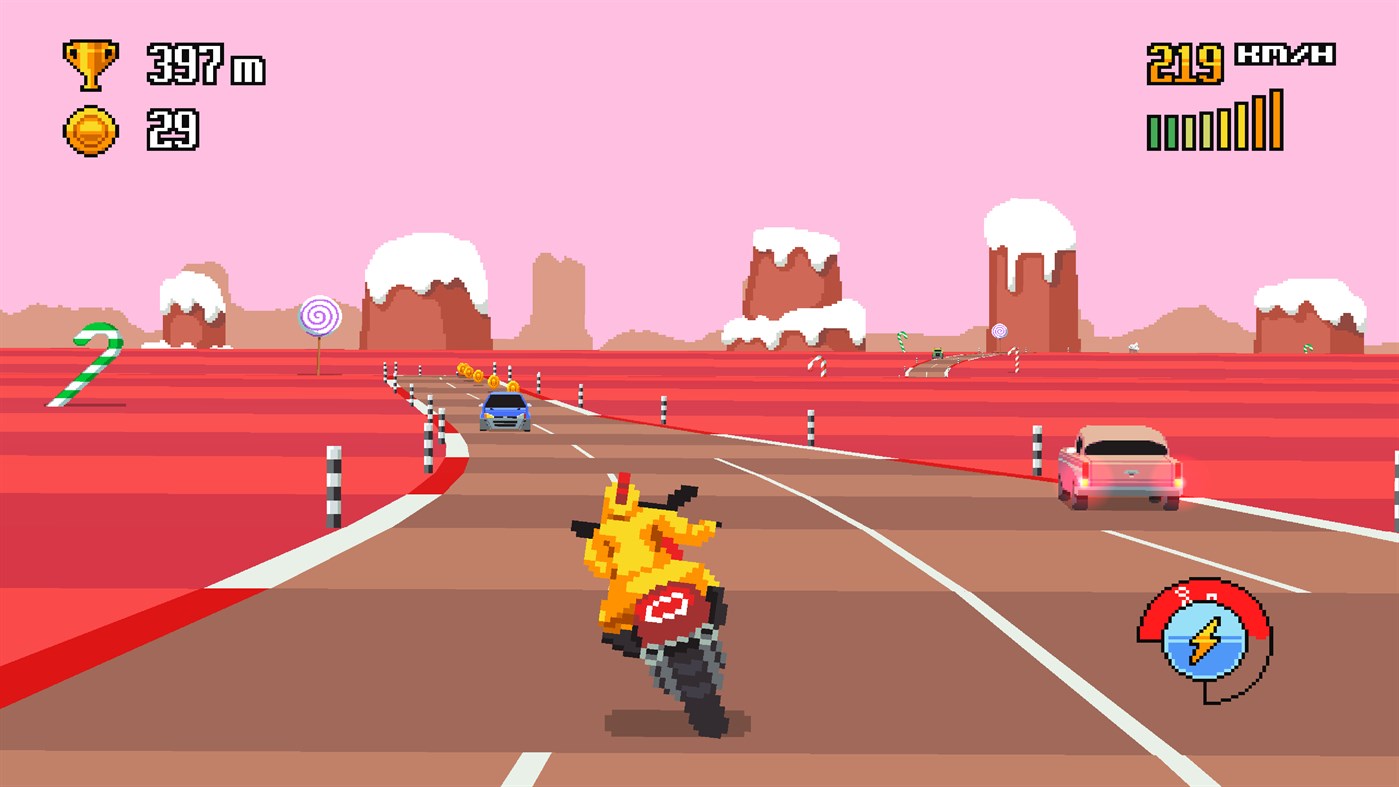Click the gold trophy distance icon
Viewport: 1399px width, 787px height.
tap(90, 62)
